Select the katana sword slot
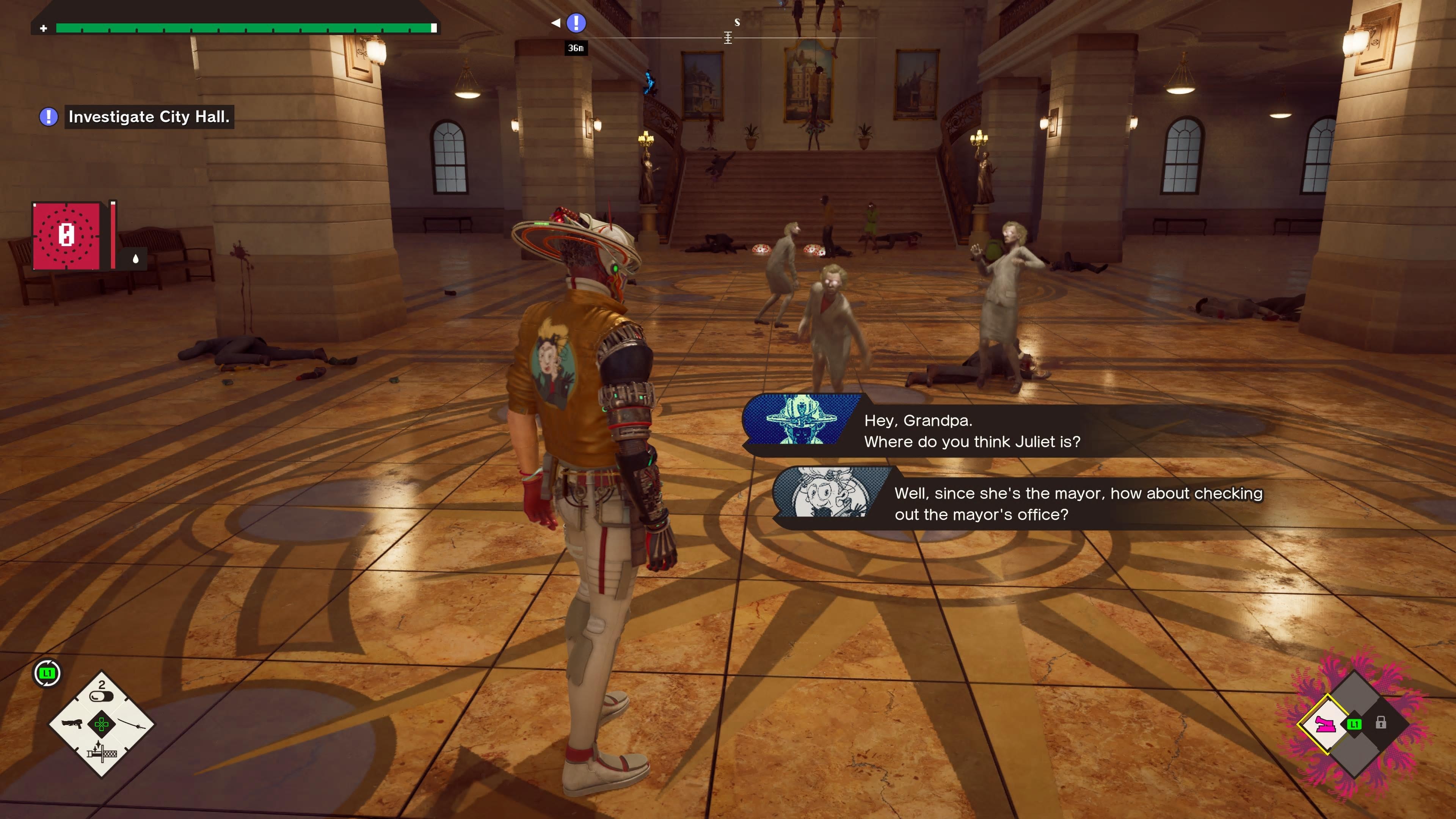 131,724
